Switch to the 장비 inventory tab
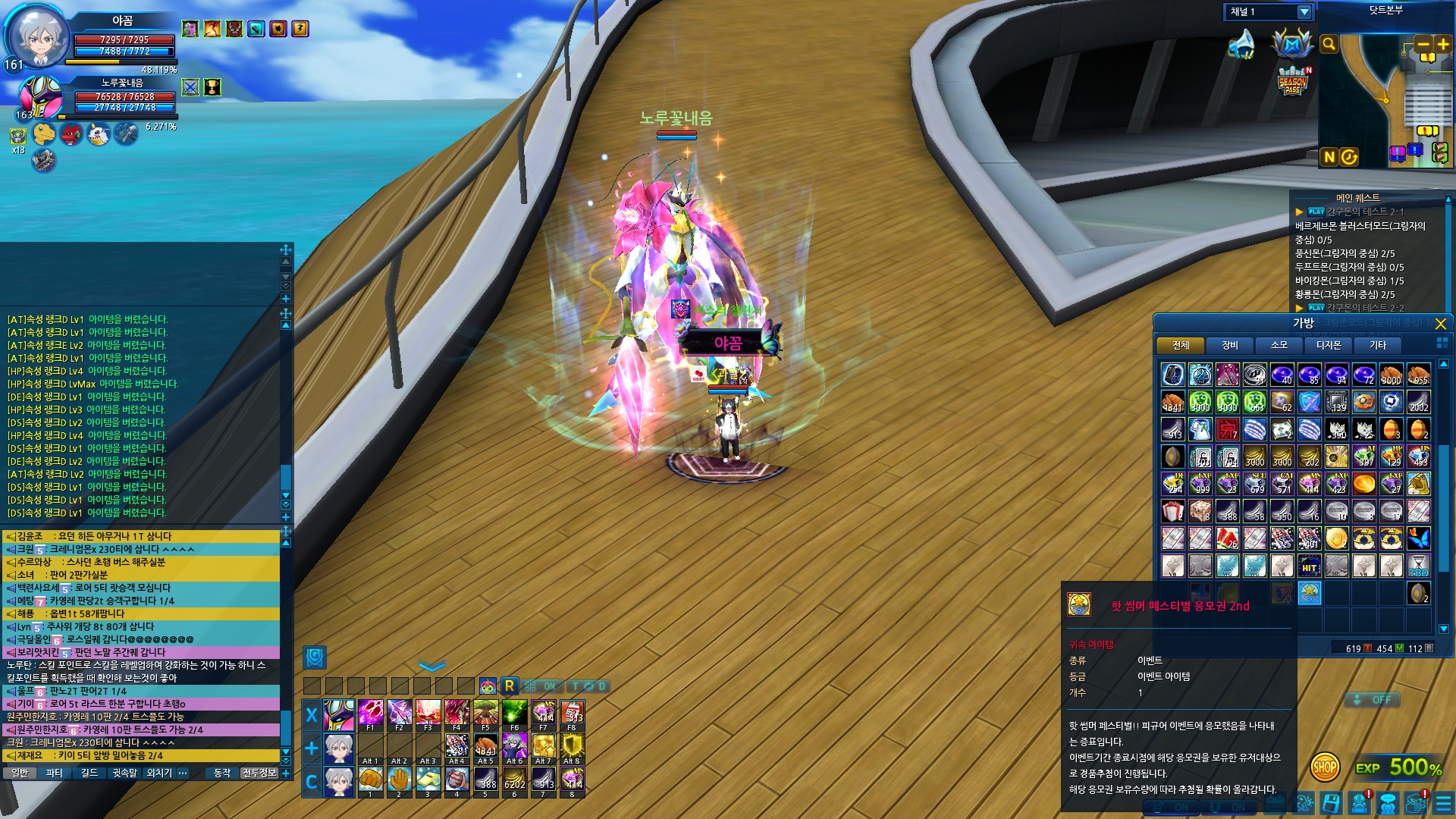 (x=1230, y=346)
